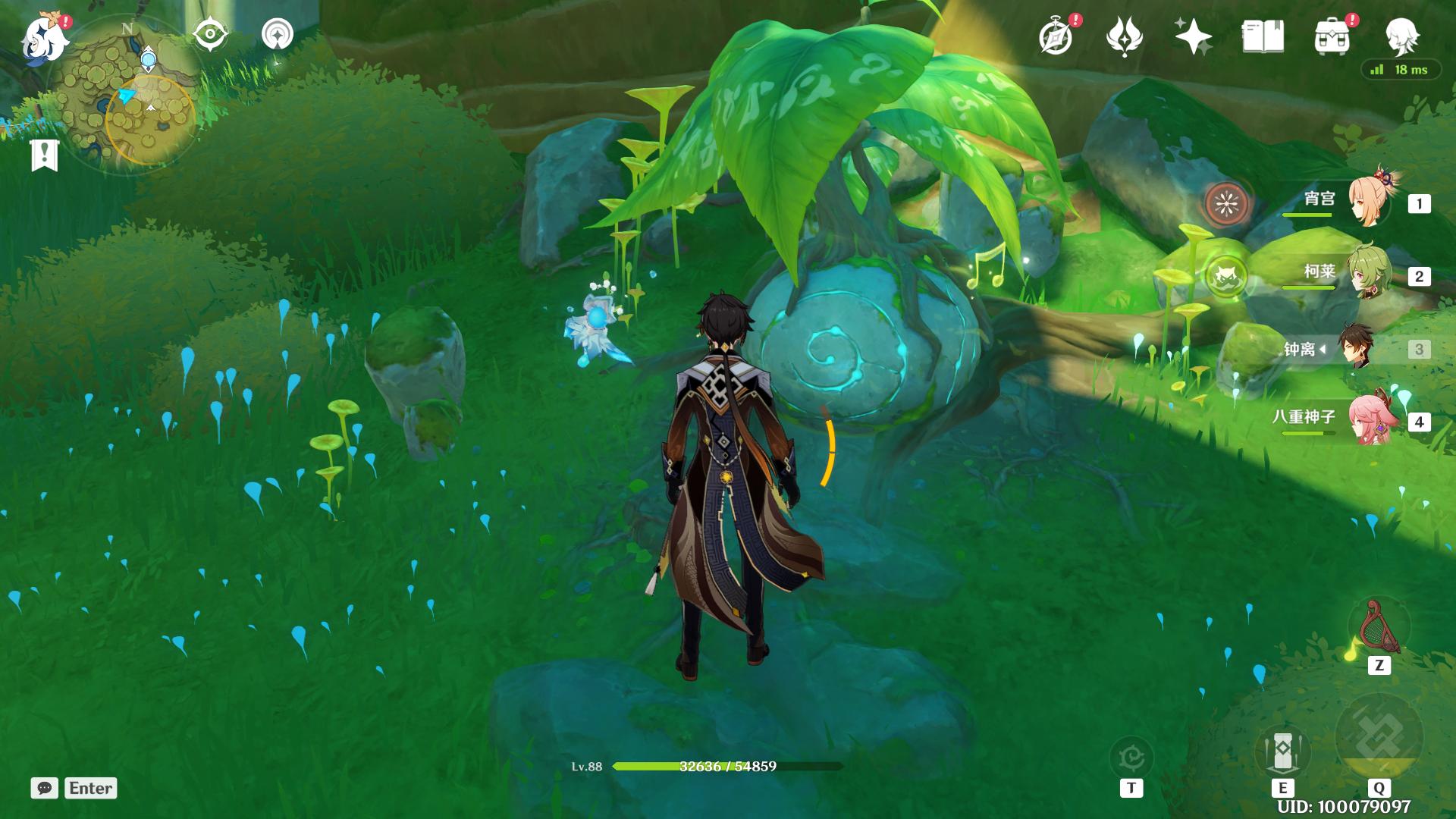
Task: Use the lyre gadget icon
Action: coord(1379,629)
